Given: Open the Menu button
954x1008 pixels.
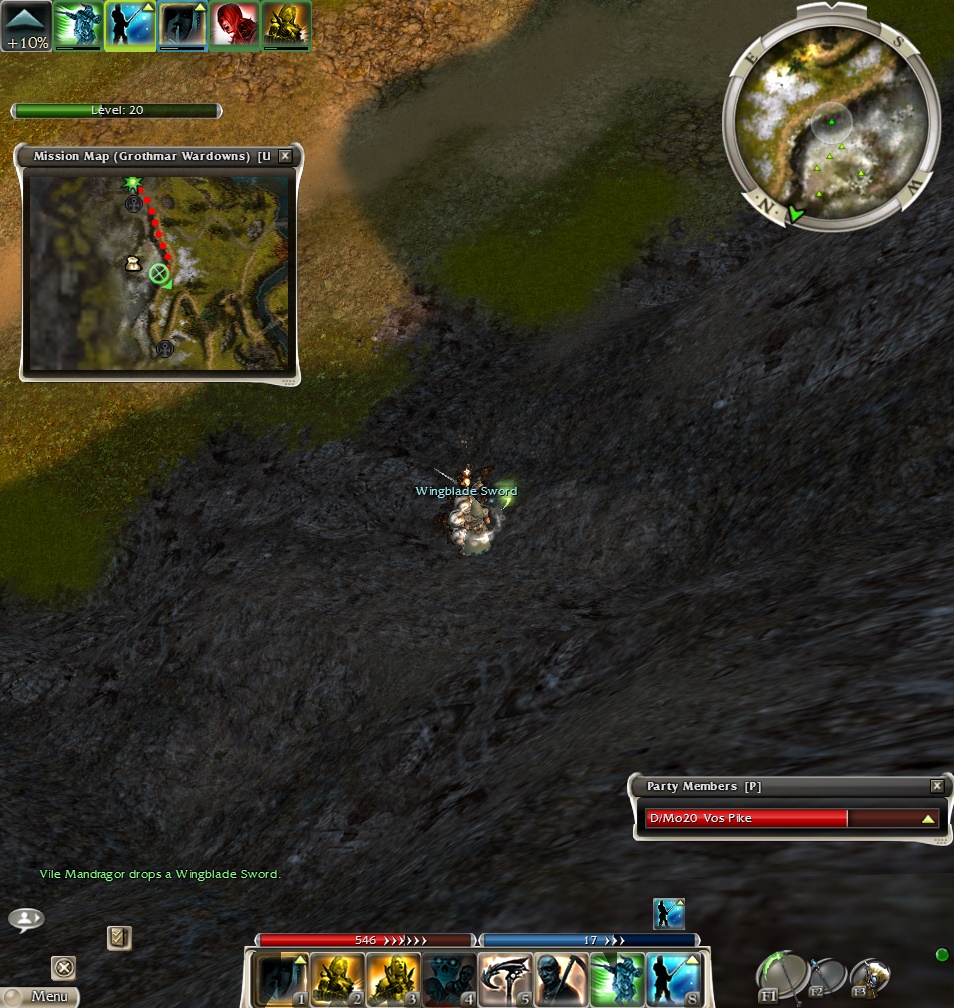Looking at the screenshot, I should [42, 996].
